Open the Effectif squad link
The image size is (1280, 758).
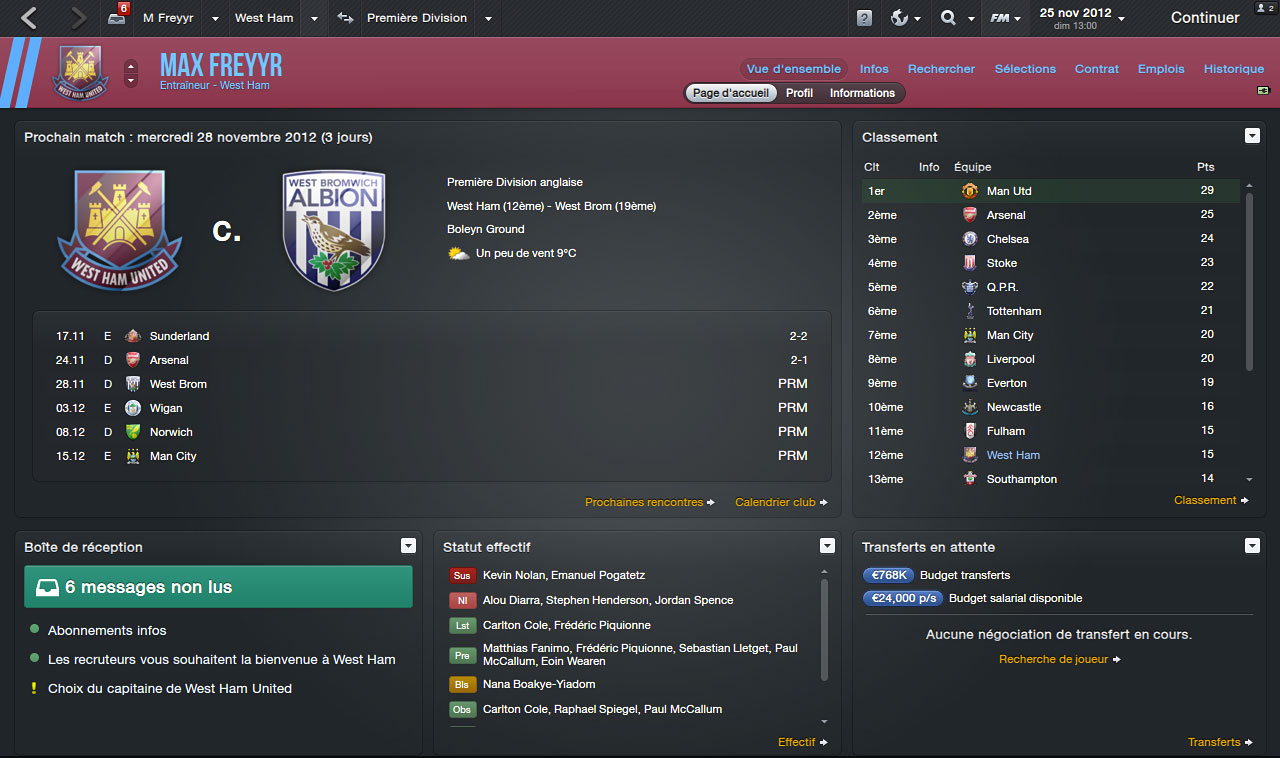pyautogui.click(x=797, y=742)
